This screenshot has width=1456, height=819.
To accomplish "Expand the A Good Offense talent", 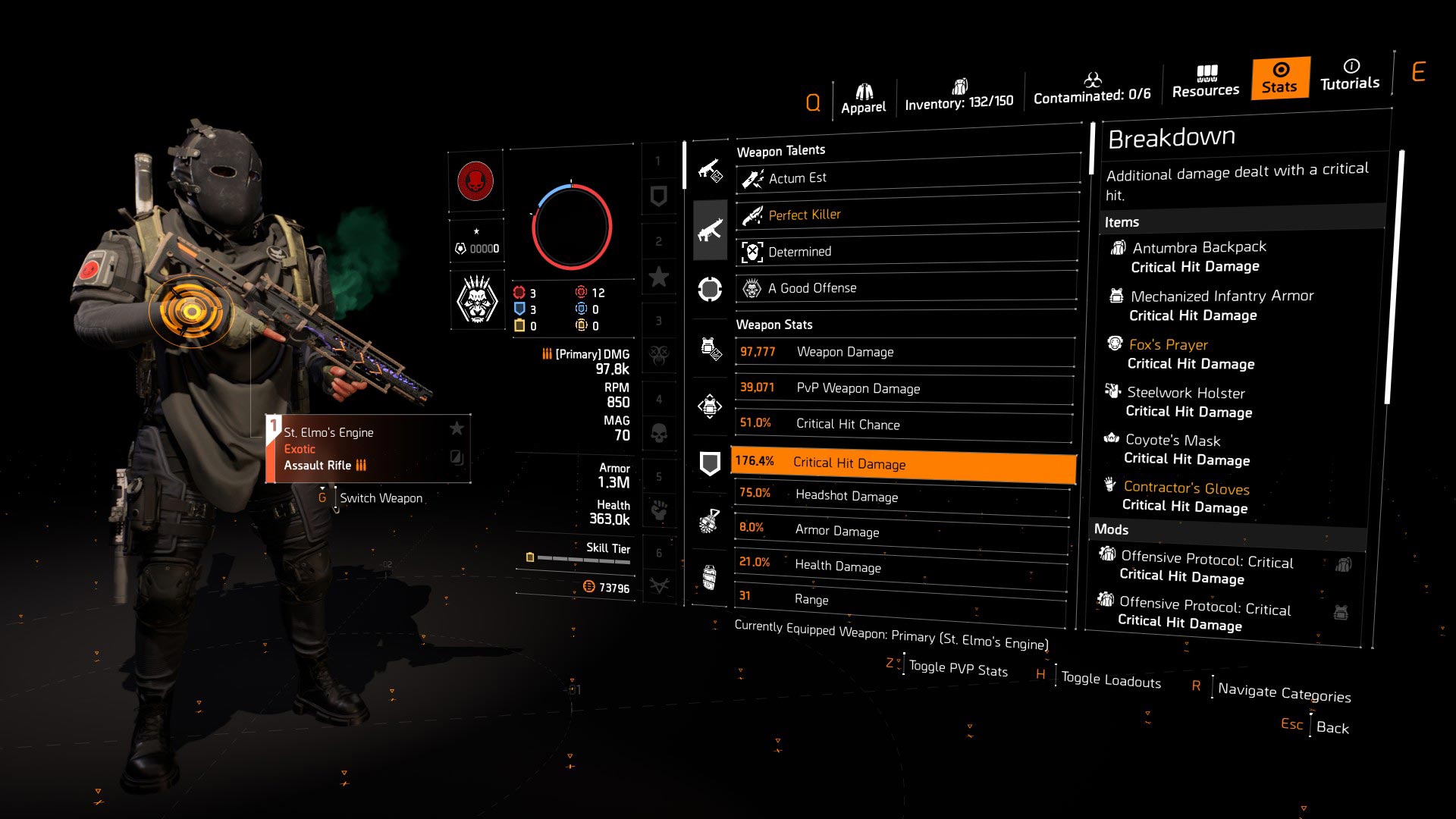I will pyautogui.click(x=812, y=288).
